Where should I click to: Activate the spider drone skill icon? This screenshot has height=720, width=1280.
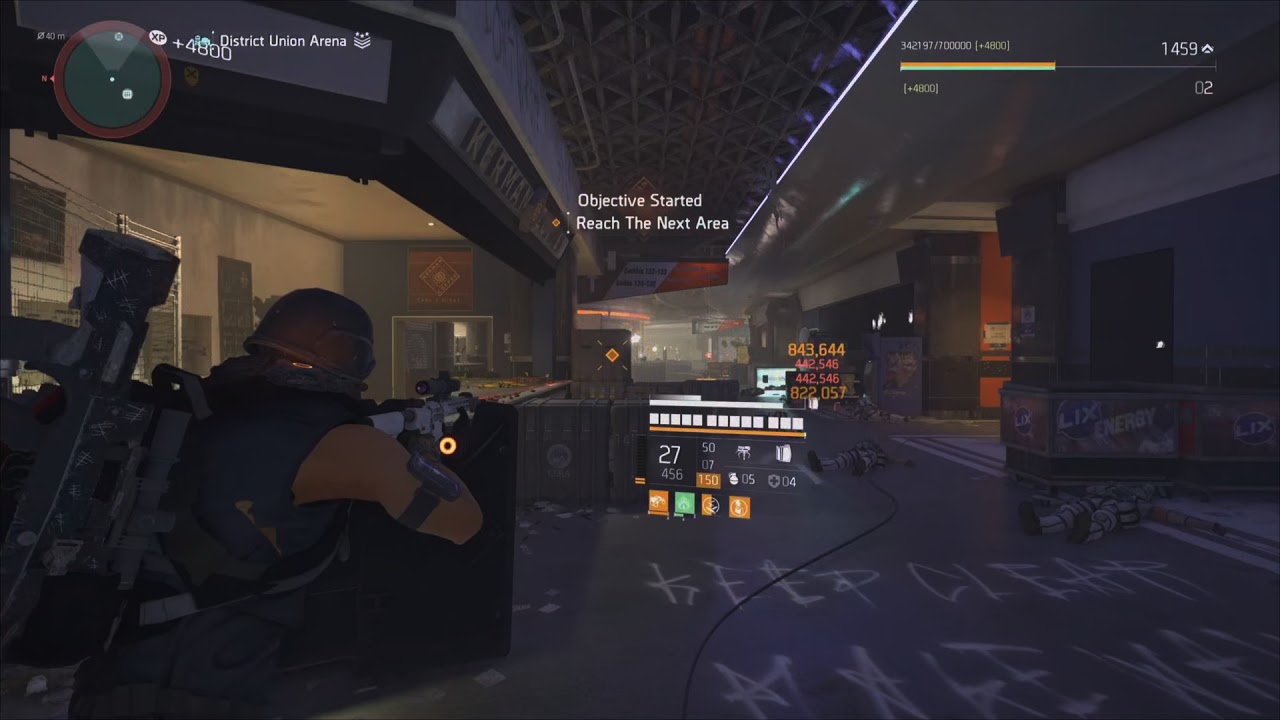point(744,453)
